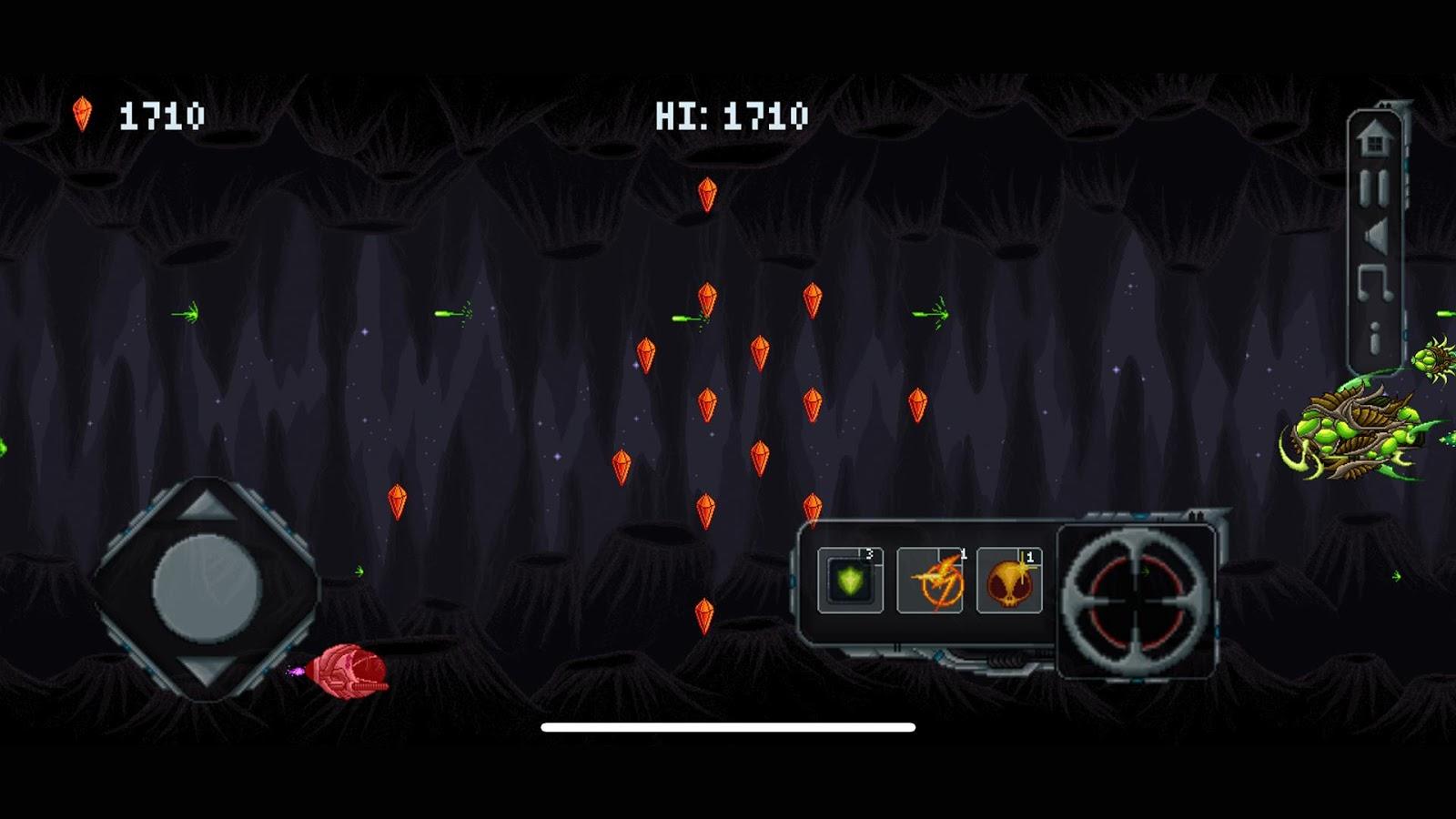Activate the green shield power-up
Image resolution: width=1456 pixels, height=819 pixels.
click(850, 581)
